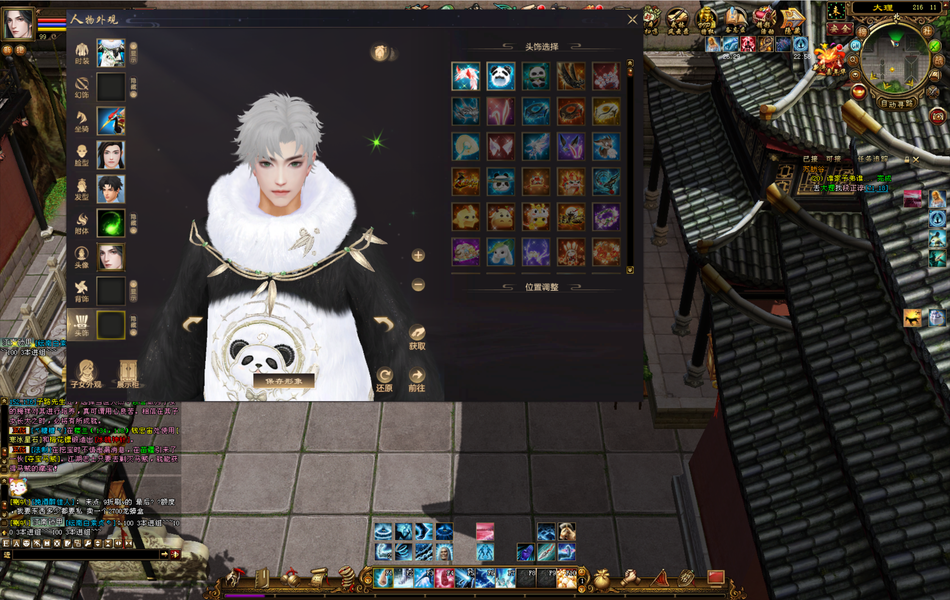Click the 获取 obtain button
950x600 pixels.
point(417,335)
